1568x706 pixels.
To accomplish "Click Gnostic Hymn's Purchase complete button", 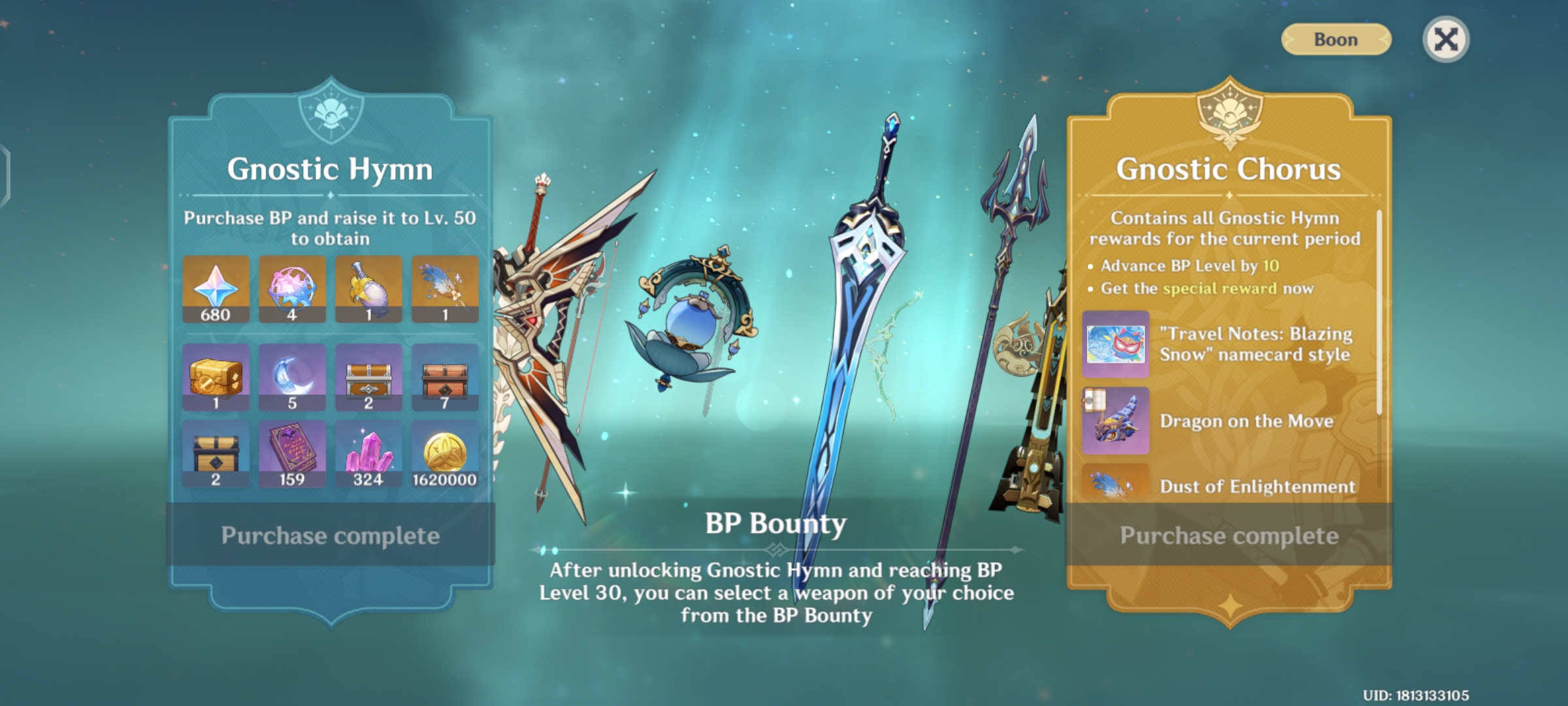I will point(331,535).
